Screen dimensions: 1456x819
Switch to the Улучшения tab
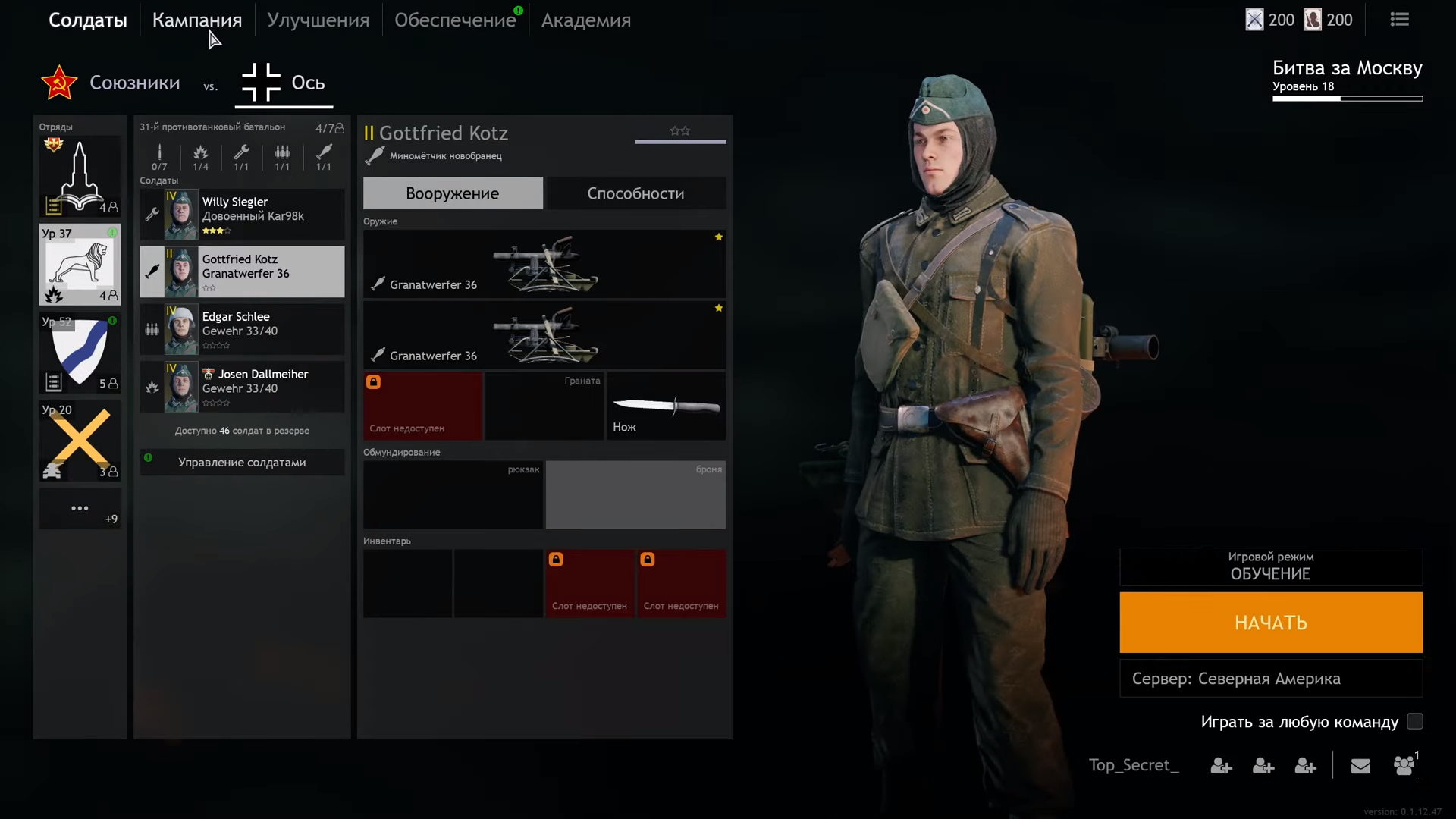318,20
